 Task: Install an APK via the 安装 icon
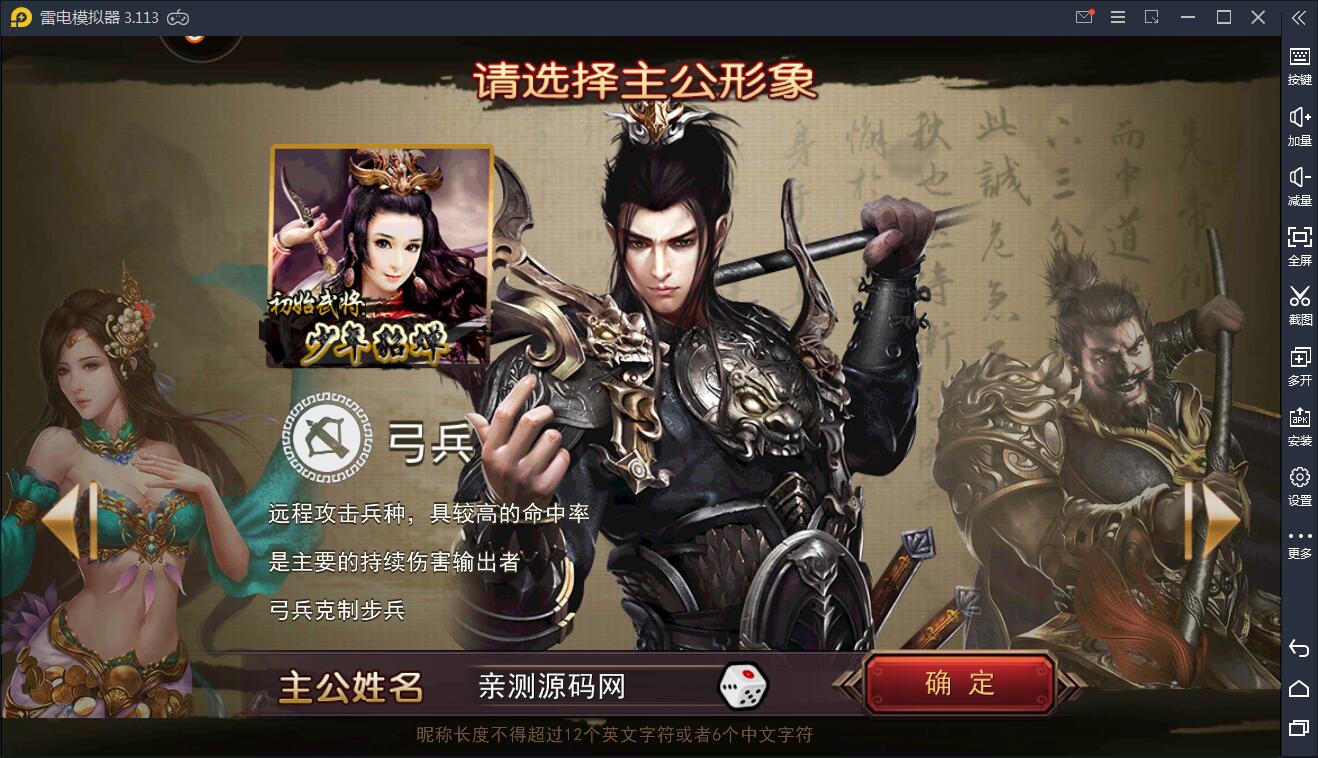coord(1299,421)
